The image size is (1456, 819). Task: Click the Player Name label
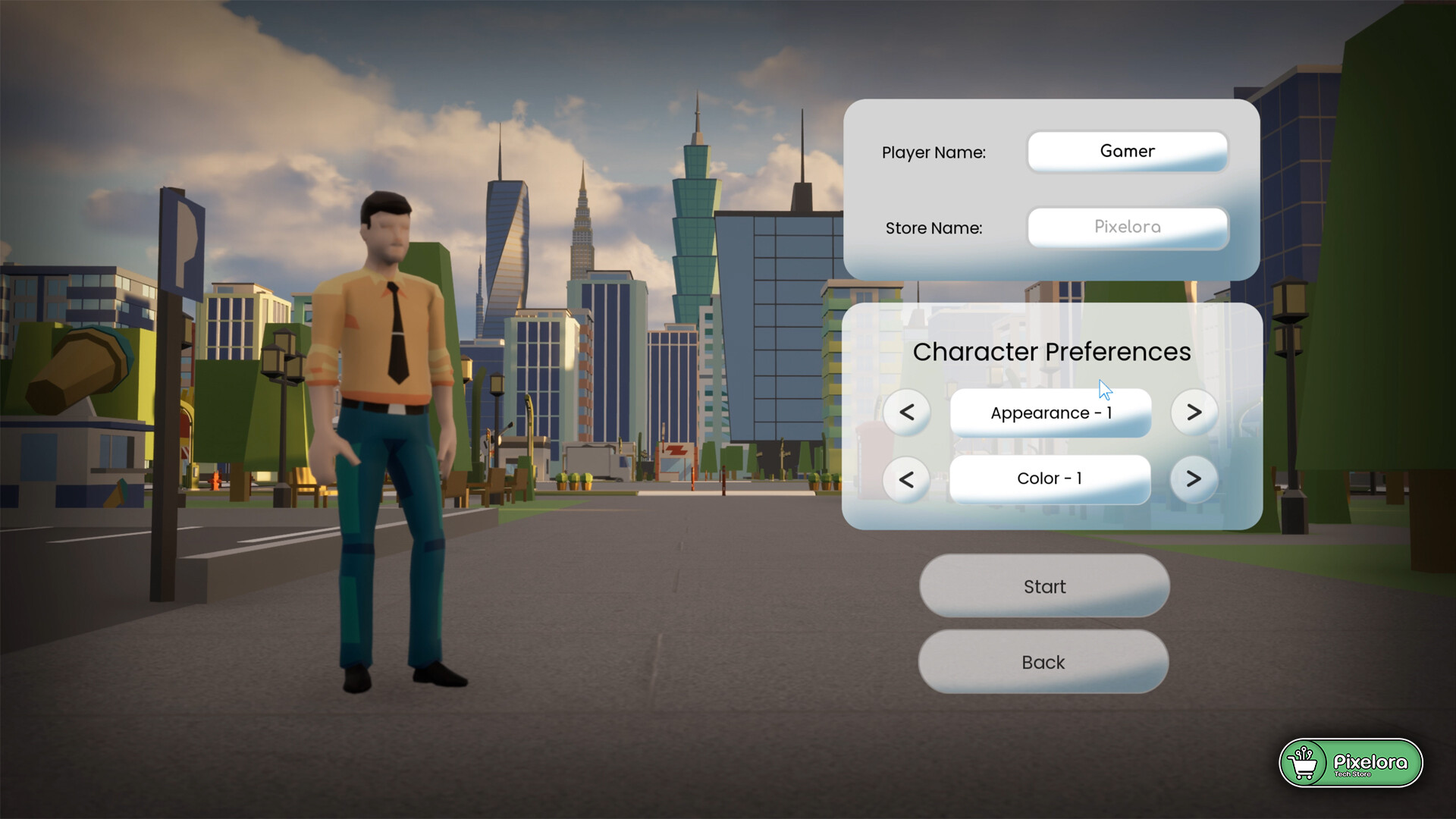(x=934, y=152)
